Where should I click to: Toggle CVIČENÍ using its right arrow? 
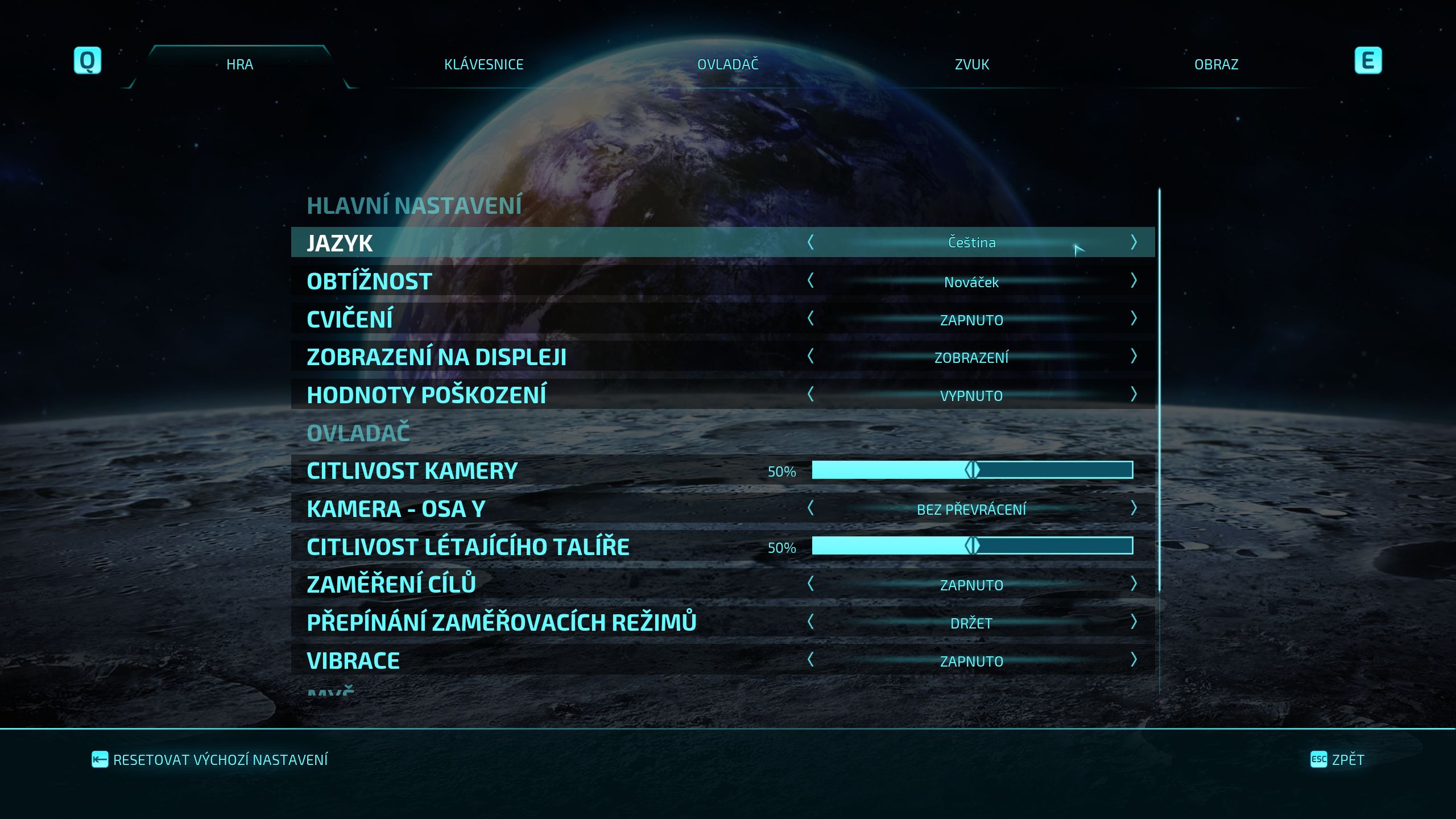1134,318
